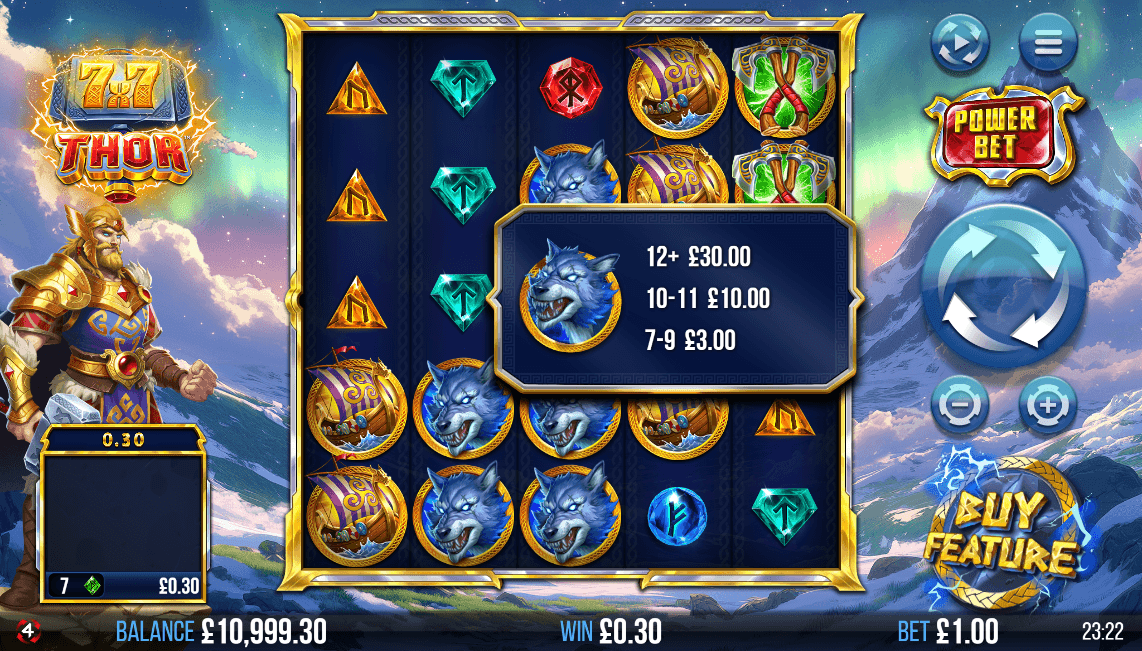Toggle autoplay with the play arrow icon

(960, 43)
